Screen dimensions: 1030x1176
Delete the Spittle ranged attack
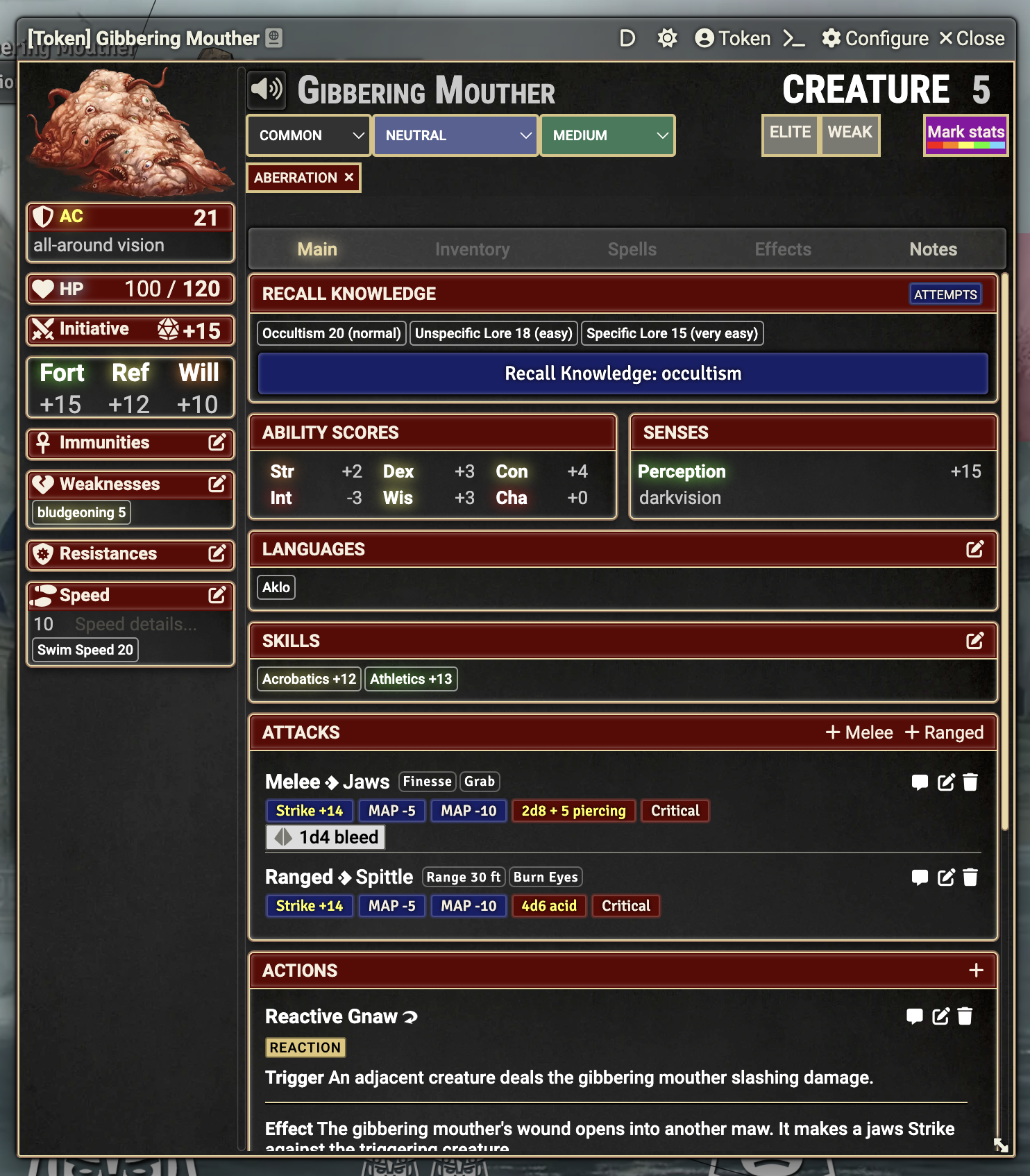coord(971,877)
